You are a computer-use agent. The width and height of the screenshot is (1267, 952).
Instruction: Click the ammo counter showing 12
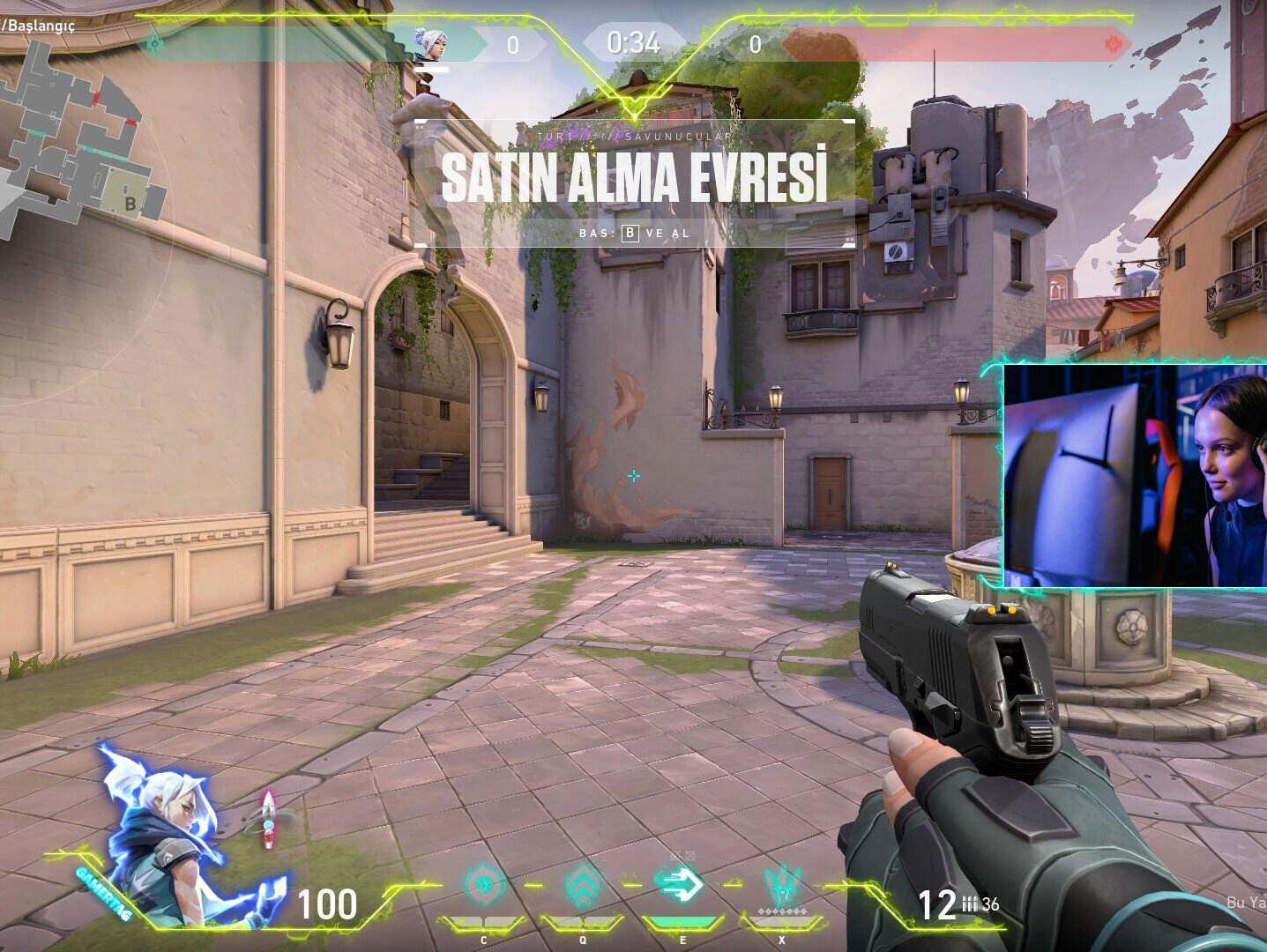tap(937, 904)
